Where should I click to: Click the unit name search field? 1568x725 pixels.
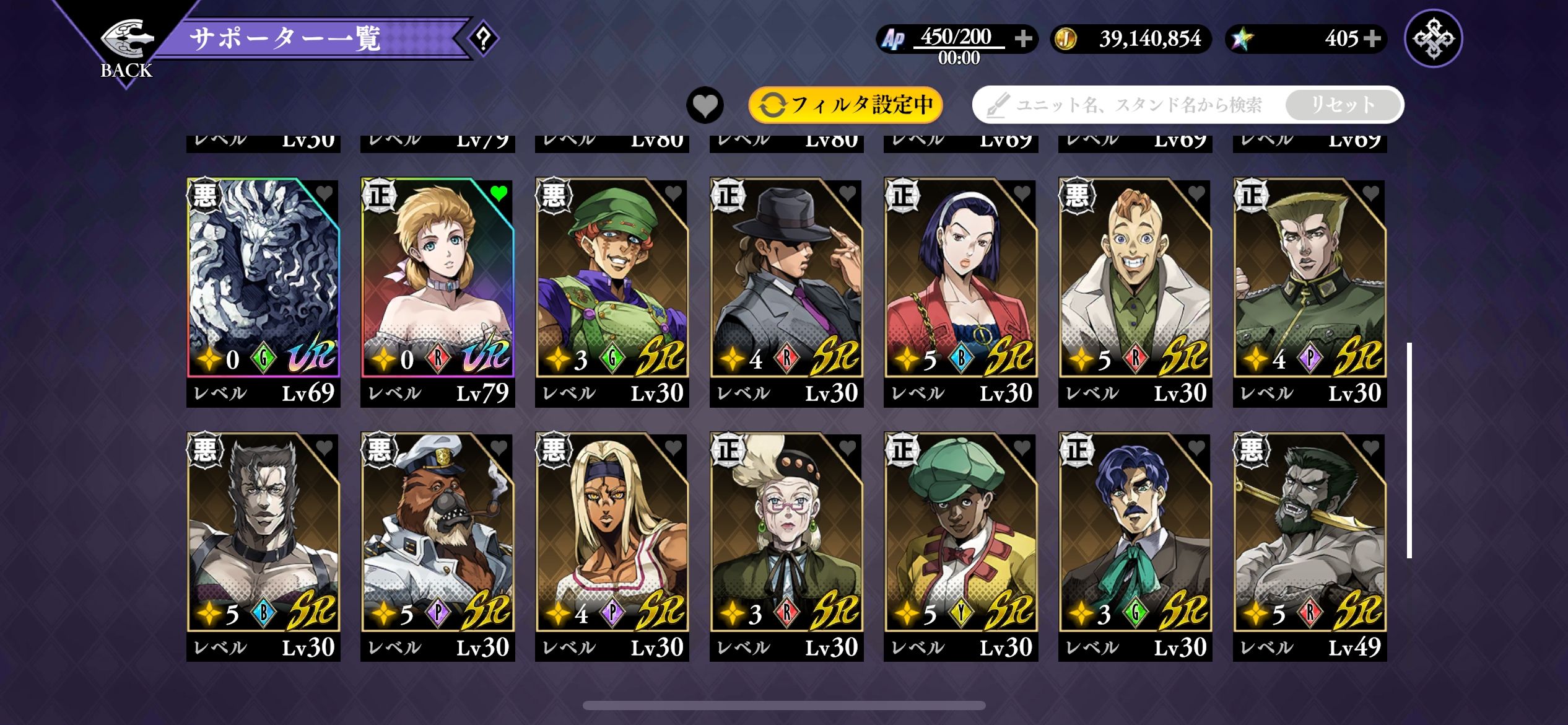[1133, 105]
